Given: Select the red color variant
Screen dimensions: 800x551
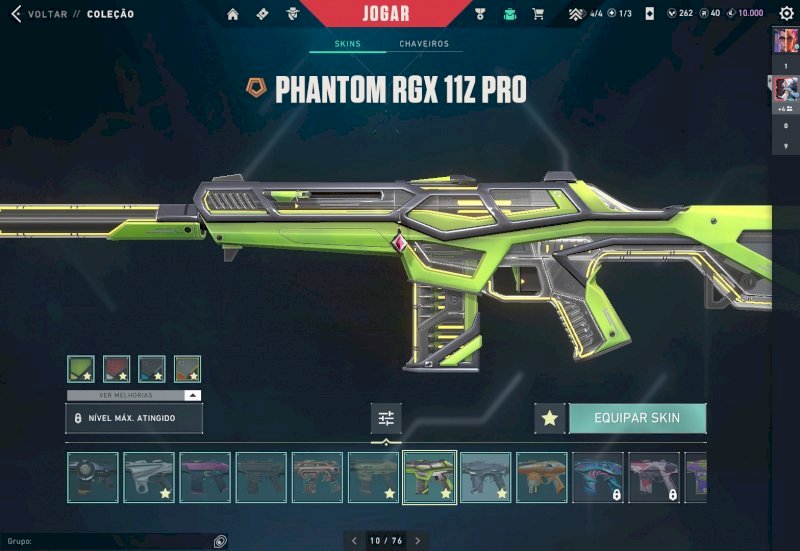Looking at the screenshot, I should click(x=117, y=369).
